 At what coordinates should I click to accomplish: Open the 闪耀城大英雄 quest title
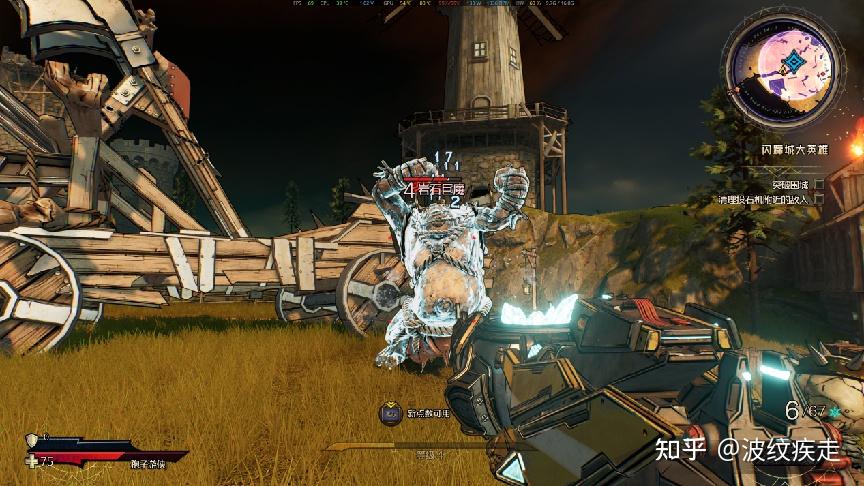[x=794, y=149]
